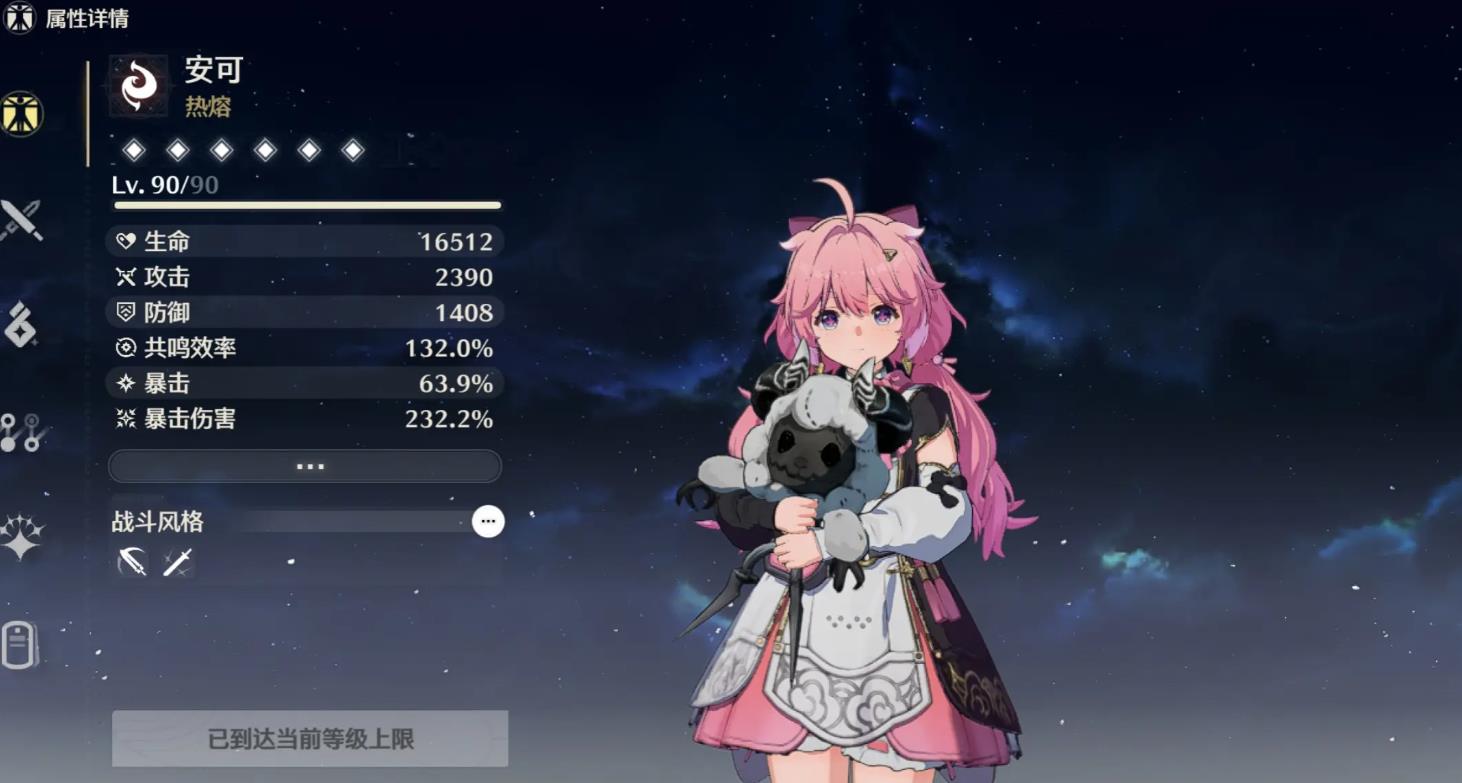Open the echo tab below the weapon tab
The width and height of the screenshot is (1462, 783).
(21, 325)
